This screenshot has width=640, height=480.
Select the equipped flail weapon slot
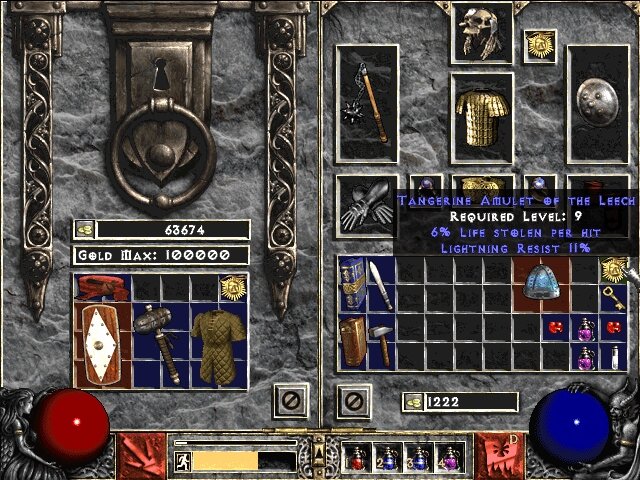(367, 102)
